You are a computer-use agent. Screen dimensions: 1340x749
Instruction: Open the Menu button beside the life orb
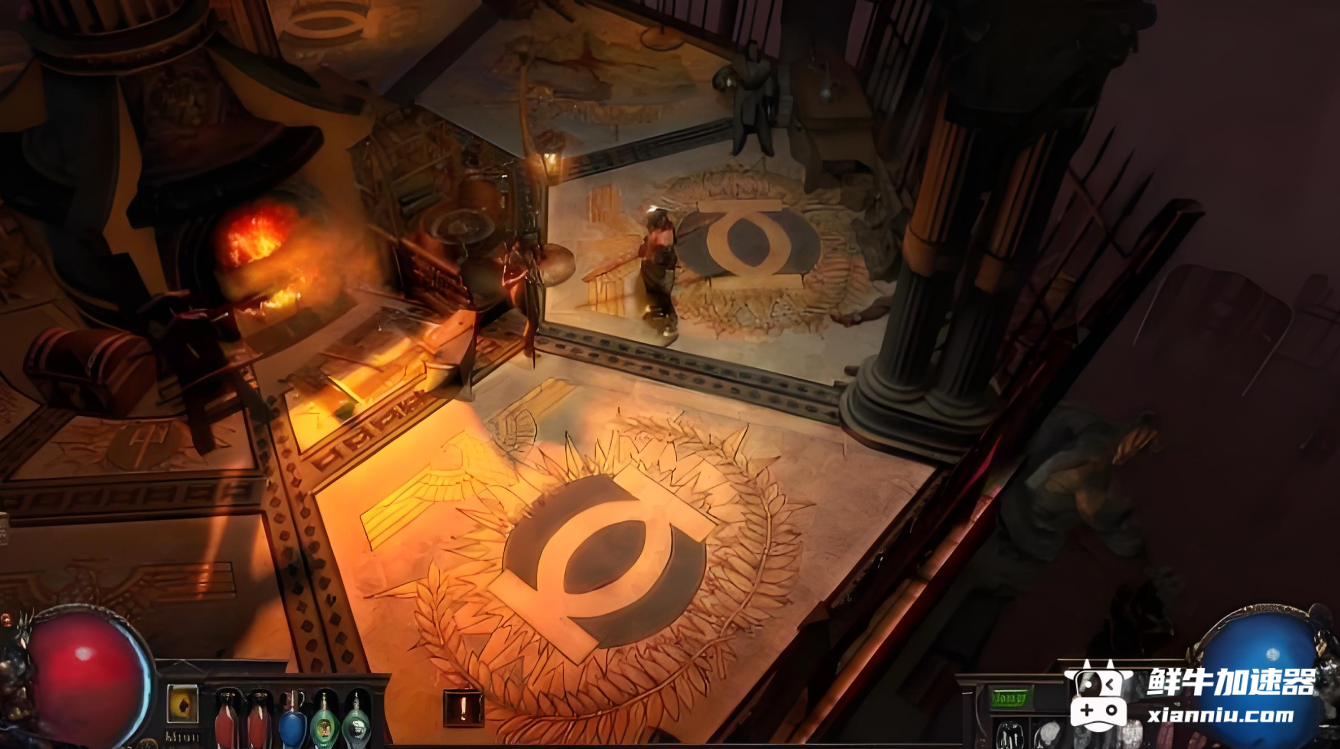(182, 737)
